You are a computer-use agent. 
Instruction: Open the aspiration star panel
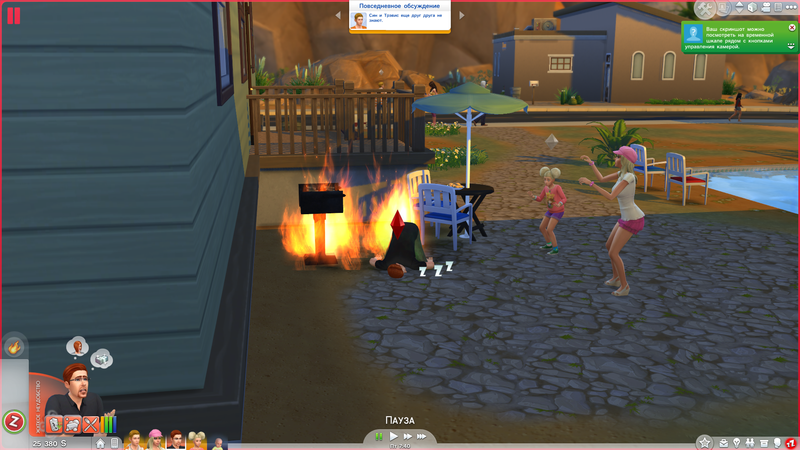click(x=704, y=442)
